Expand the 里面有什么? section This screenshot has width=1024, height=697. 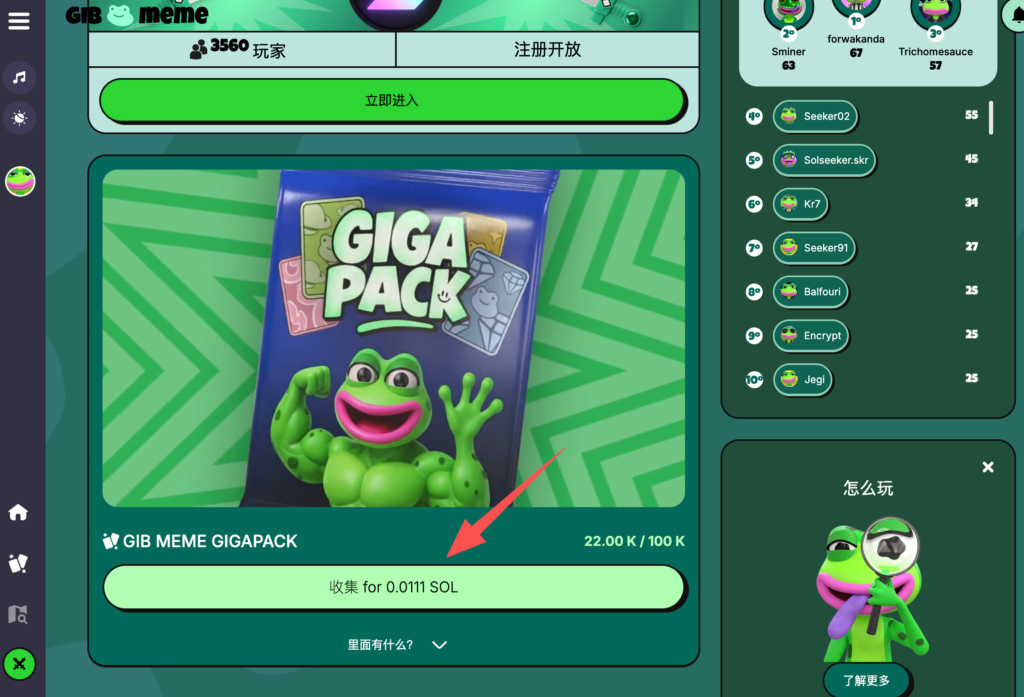pos(396,645)
